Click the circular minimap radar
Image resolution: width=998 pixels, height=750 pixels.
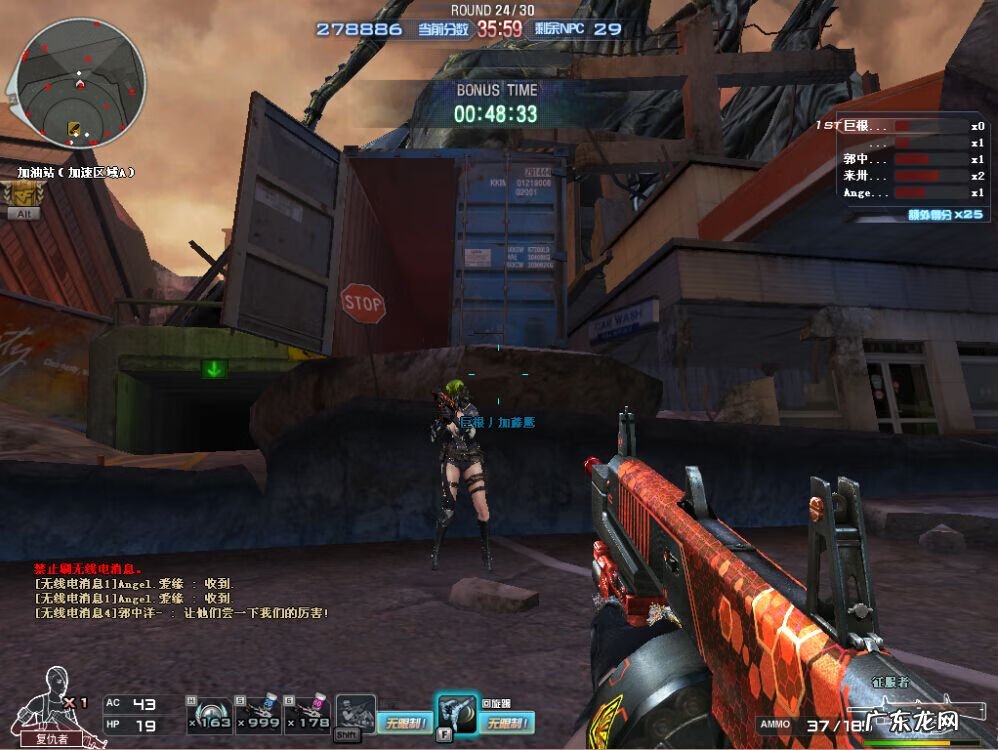pos(81,82)
